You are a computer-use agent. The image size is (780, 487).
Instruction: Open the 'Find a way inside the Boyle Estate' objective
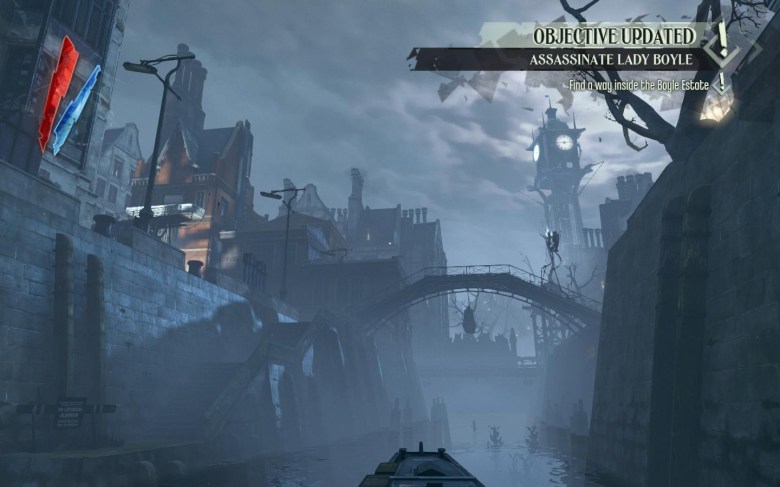point(638,86)
